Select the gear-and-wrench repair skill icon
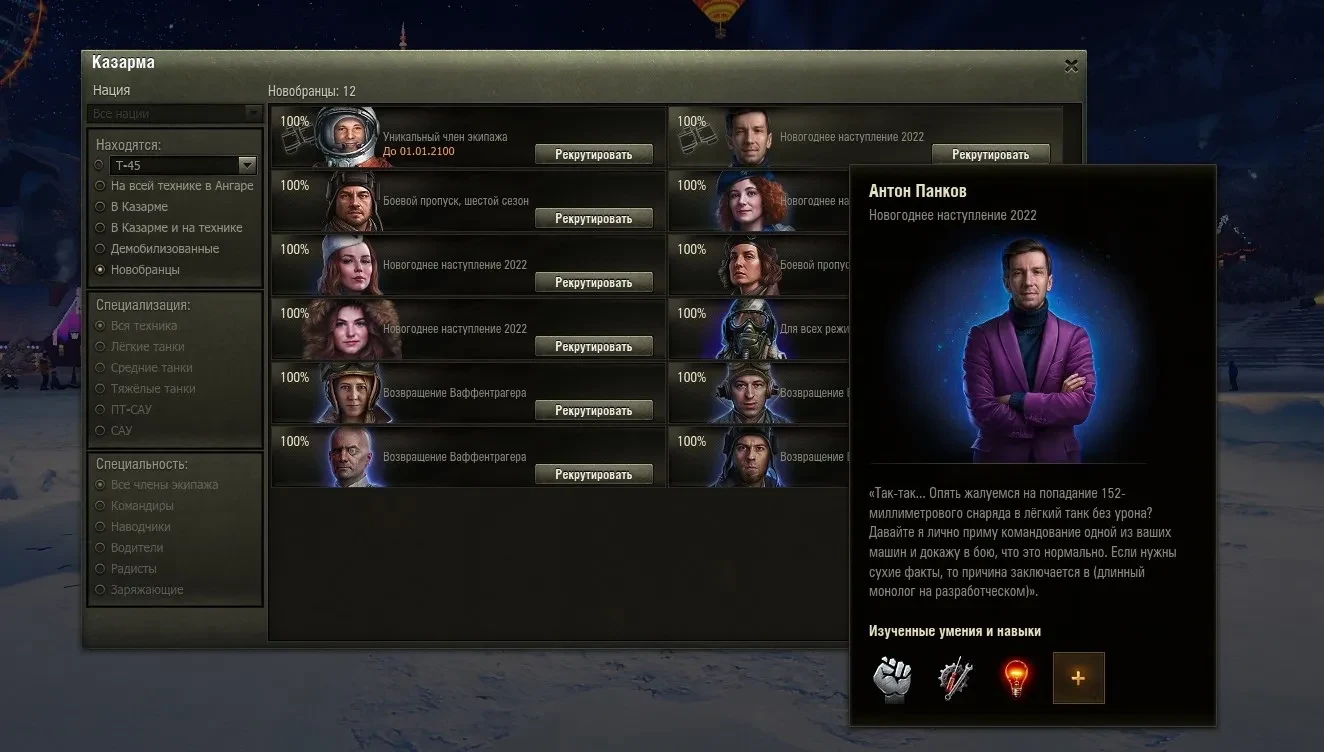This screenshot has height=752, width=1324. point(955,678)
